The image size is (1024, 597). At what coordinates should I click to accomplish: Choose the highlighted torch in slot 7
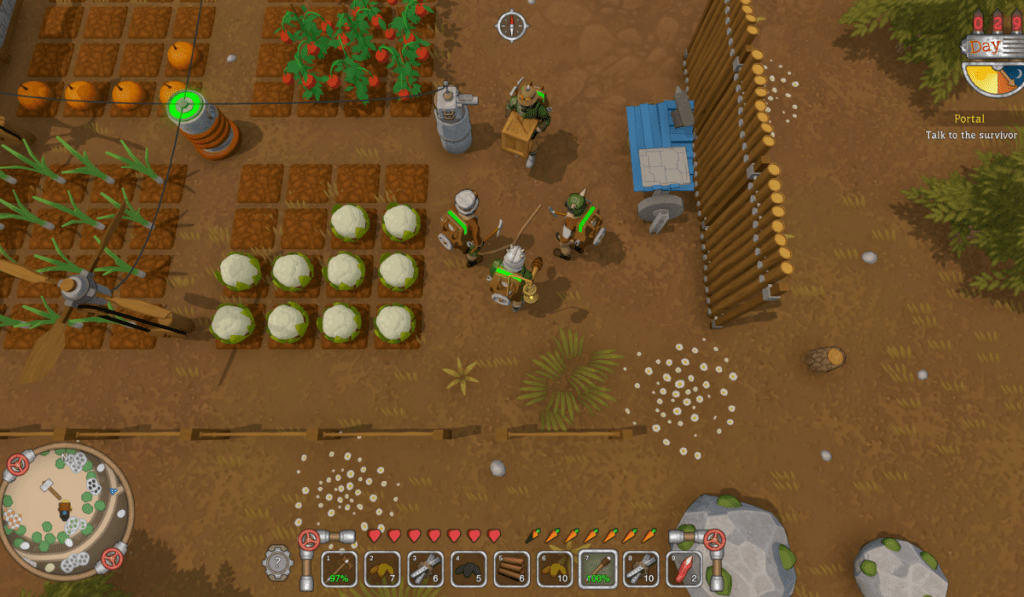click(598, 569)
